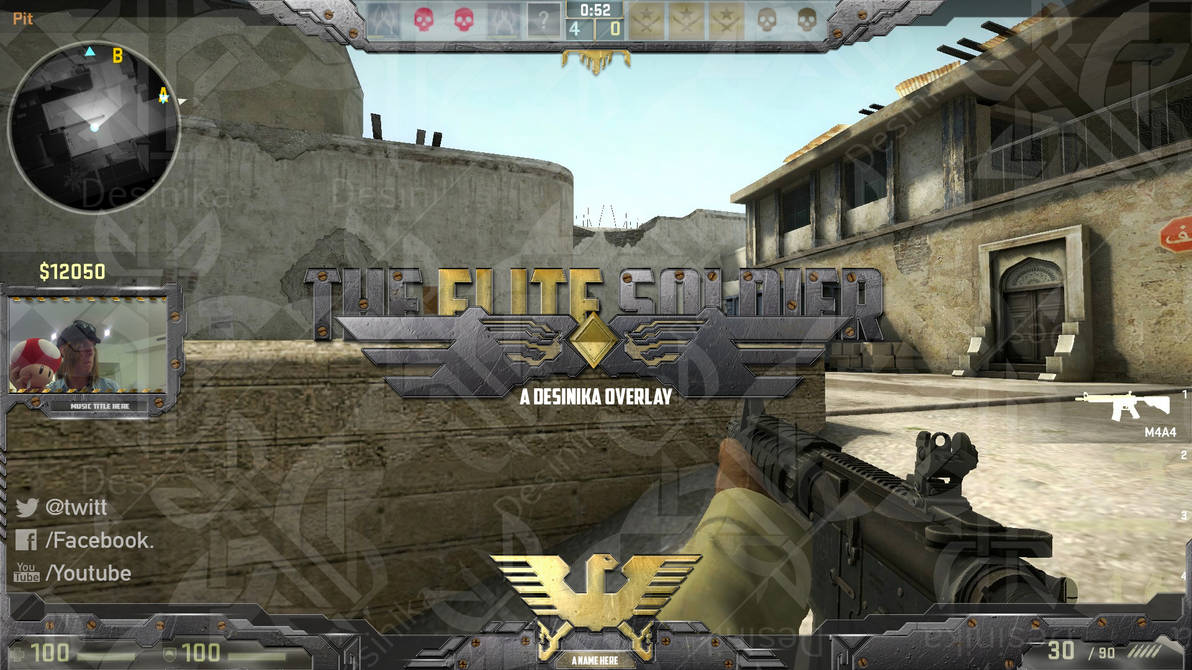
Task: Click the @twitt Twitter handle
Action: [x=76, y=507]
